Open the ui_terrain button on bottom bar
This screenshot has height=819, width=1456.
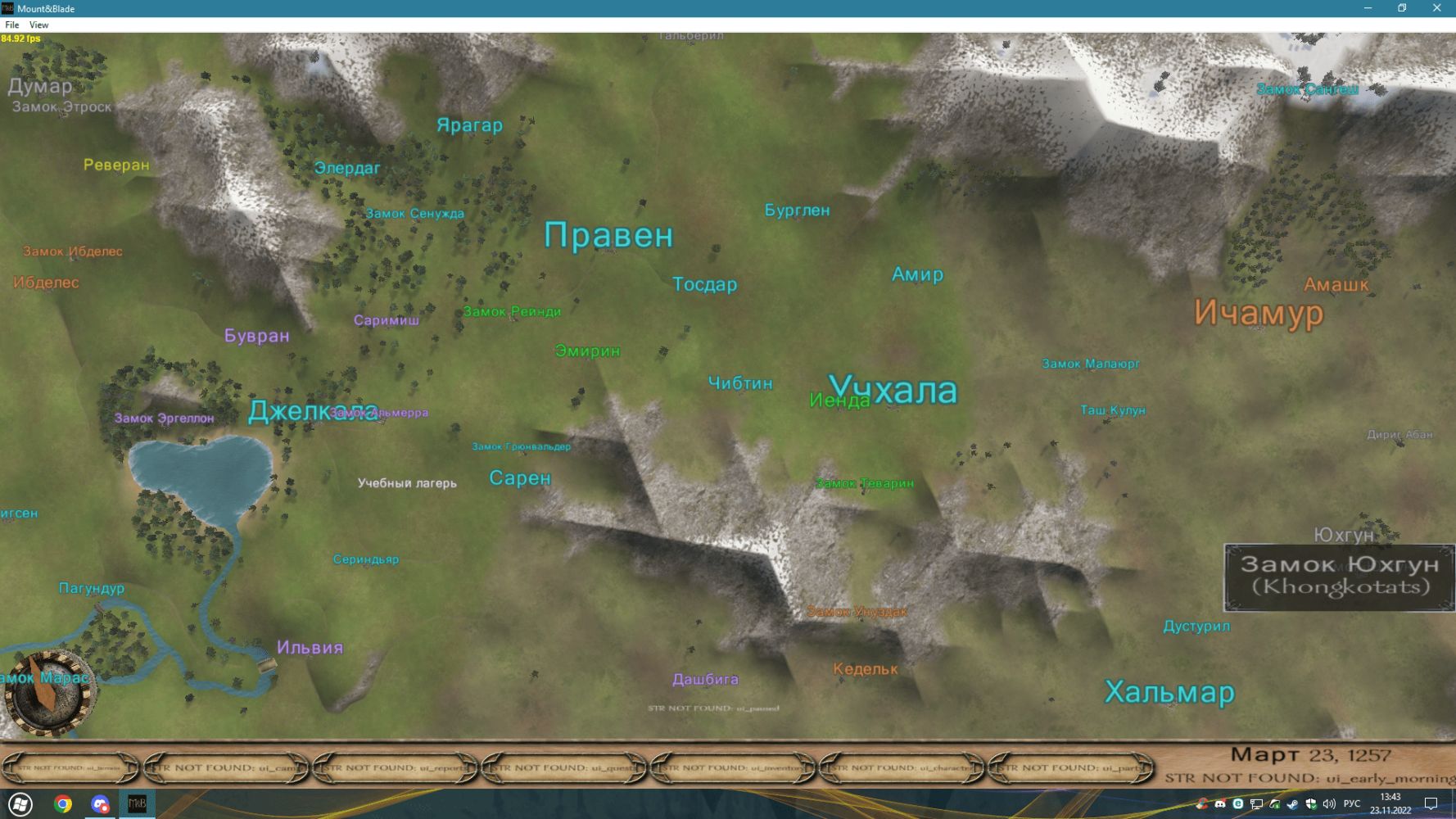pyautogui.click(x=70, y=768)
